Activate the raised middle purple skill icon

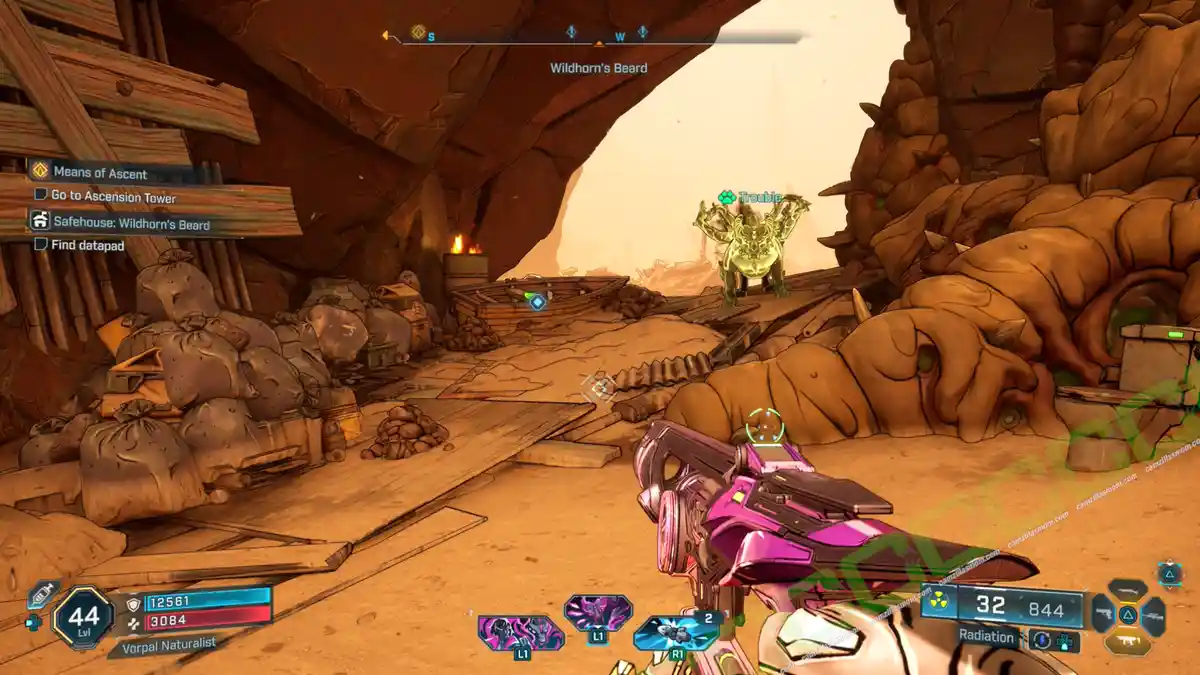coord(597,612)
